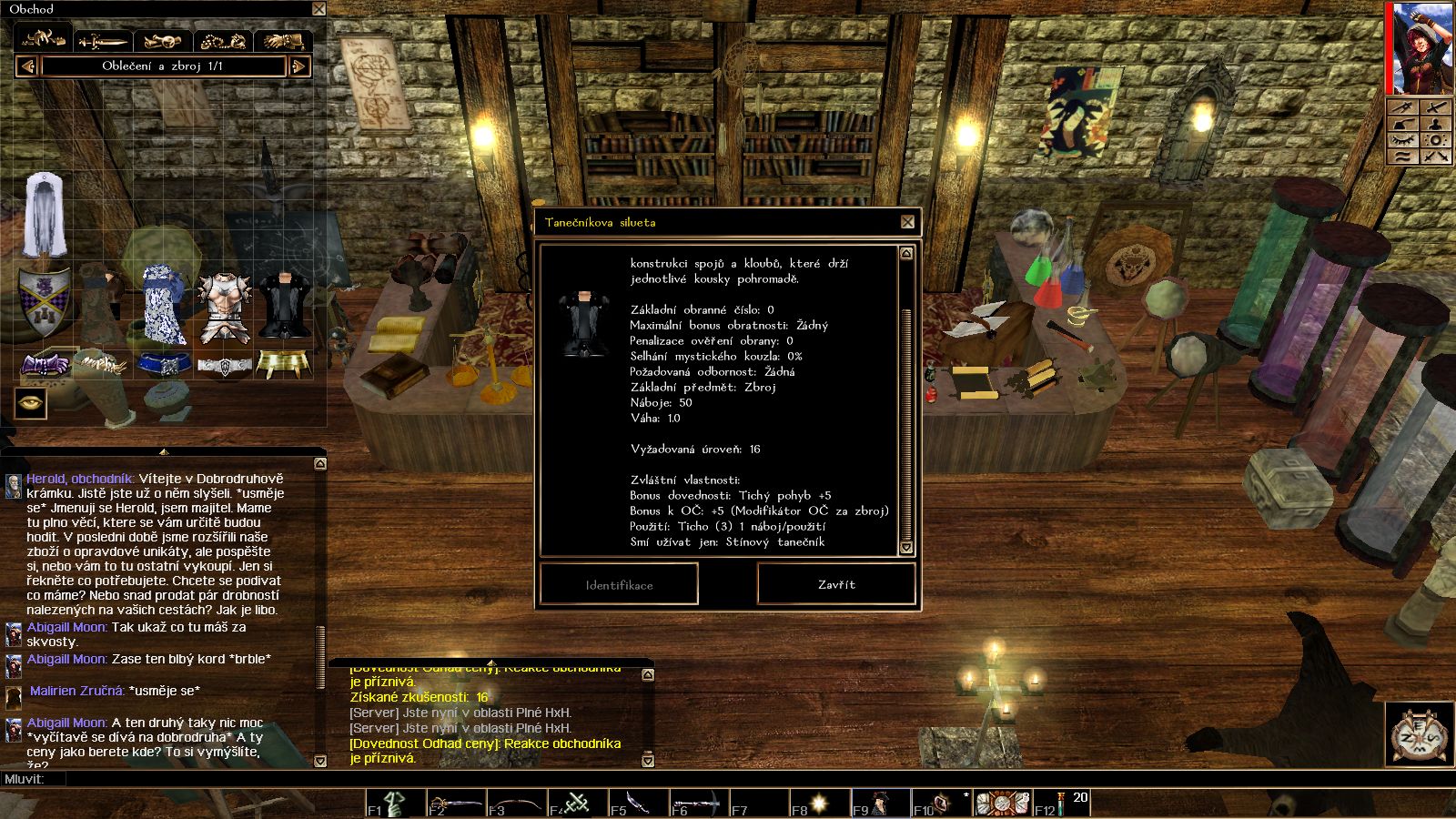Open the compass emblem button
The height and width of the screenshot is (819, 1456).
point(1420,733)
